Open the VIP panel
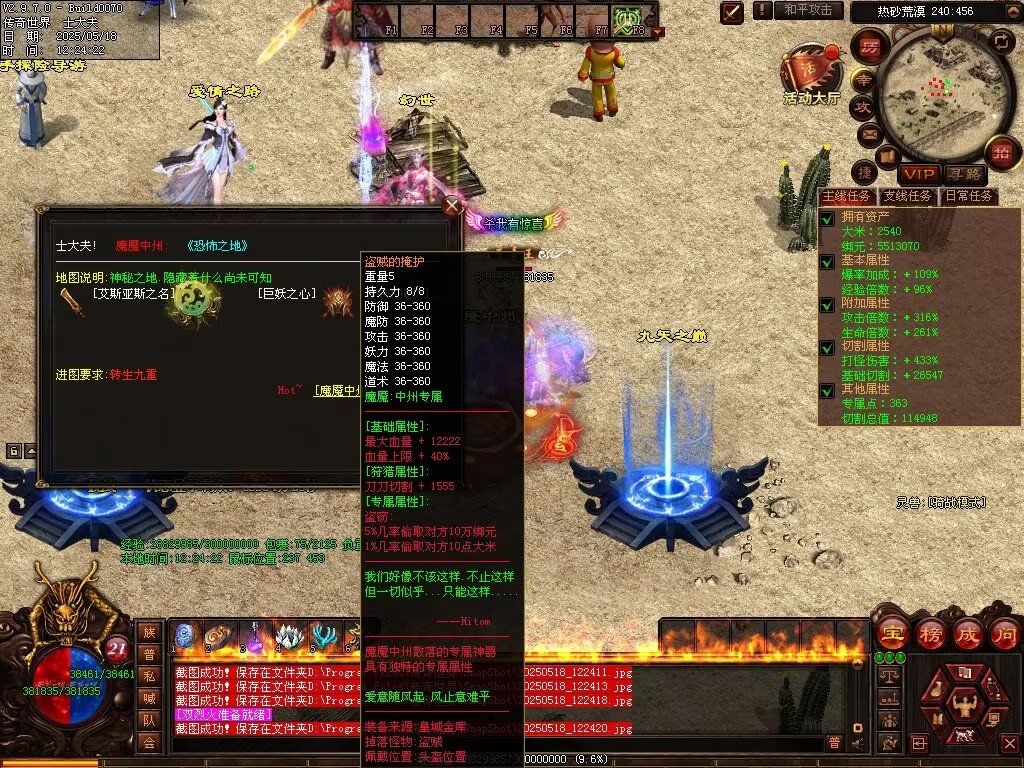The width and height of the screenshot is (1024, 768). coord(918,175)
